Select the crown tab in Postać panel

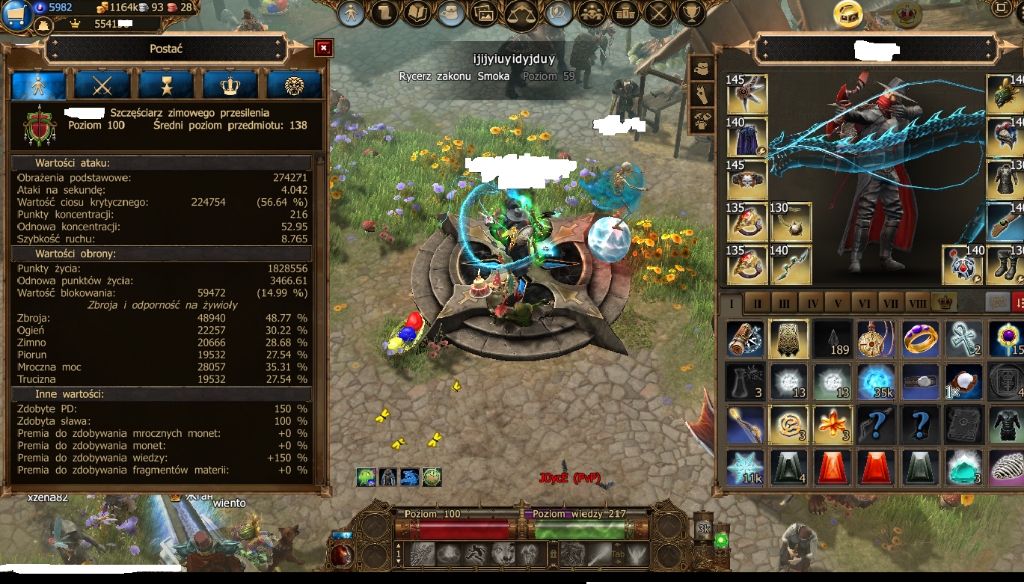[x=230, y=85]
